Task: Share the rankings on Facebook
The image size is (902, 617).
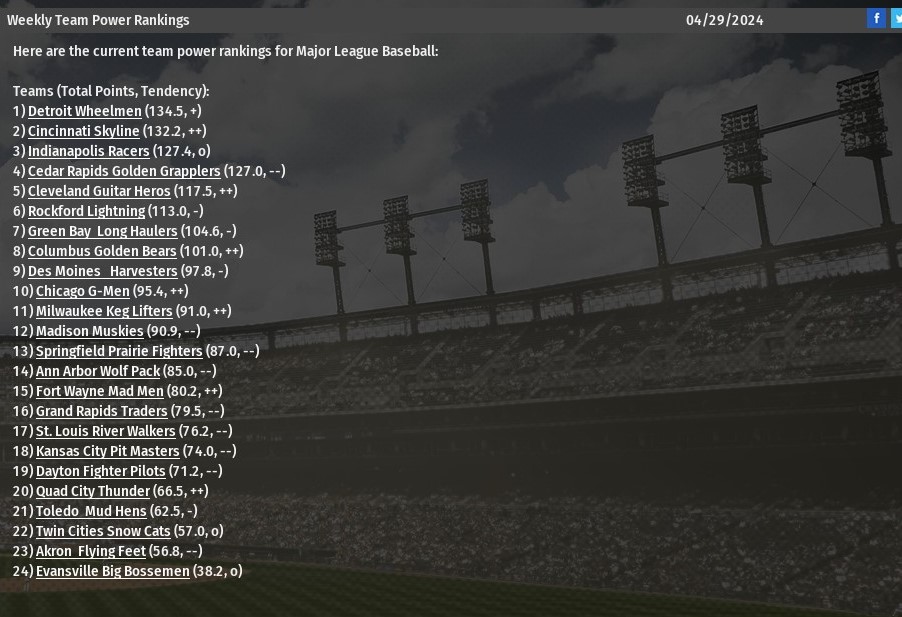Action: (876, 18)
